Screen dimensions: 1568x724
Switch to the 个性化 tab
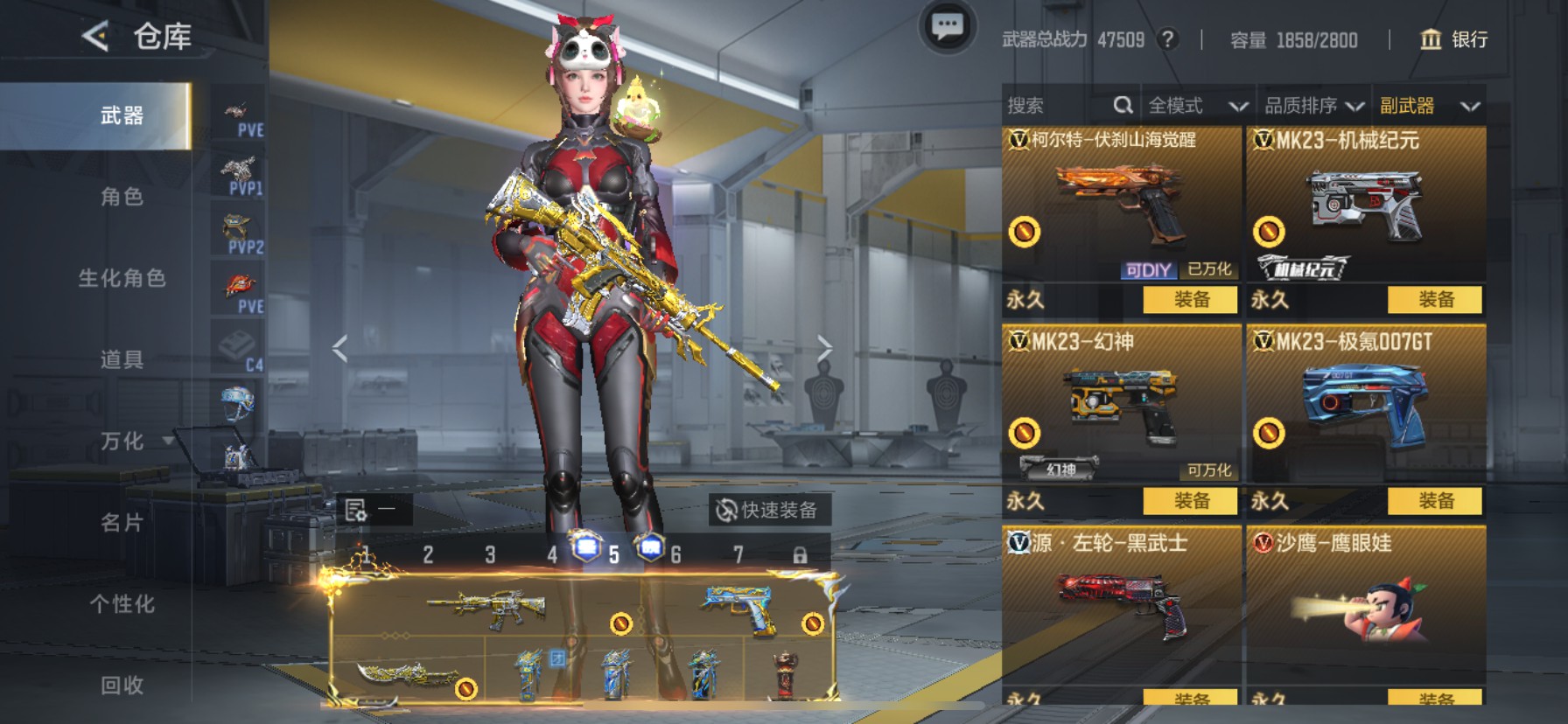point(122,603)
